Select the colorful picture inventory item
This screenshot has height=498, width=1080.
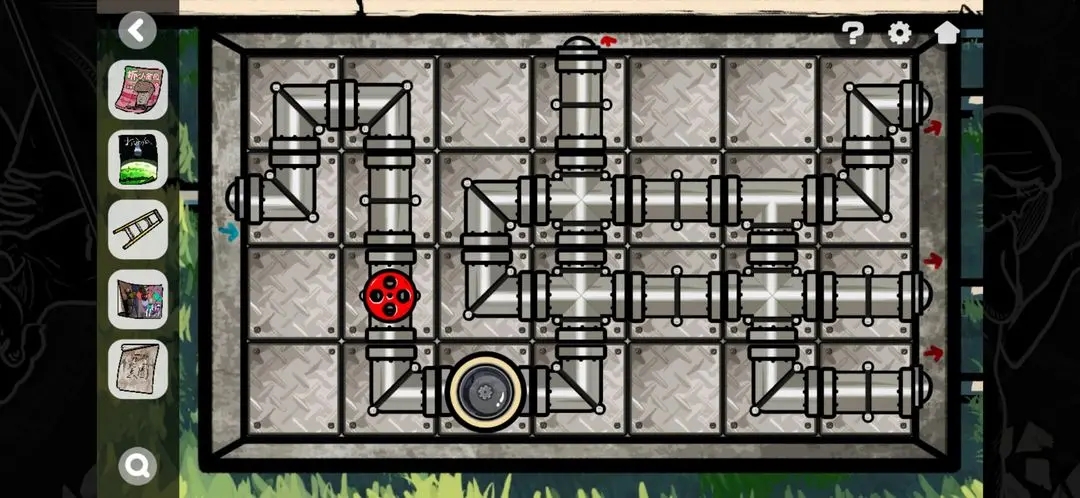point(138,299)
